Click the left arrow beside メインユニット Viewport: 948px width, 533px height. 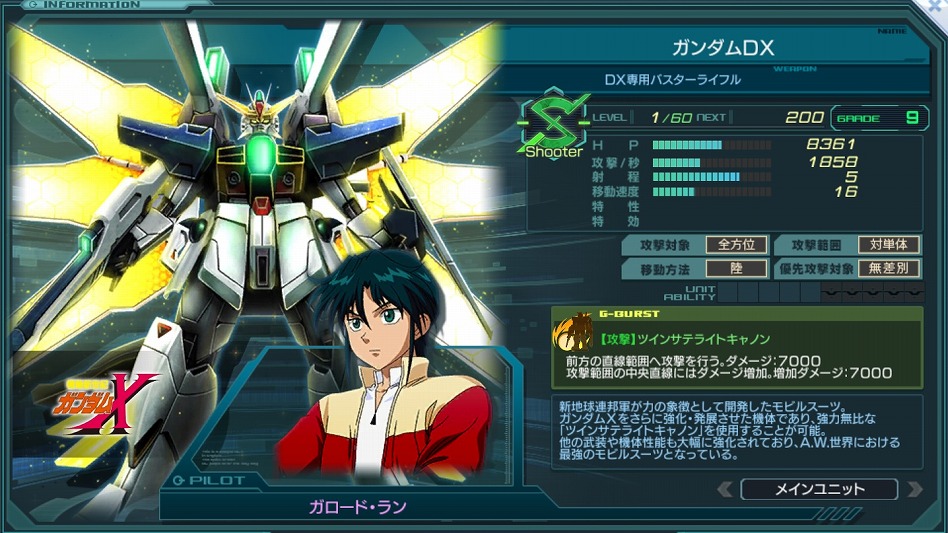coord(725,489)
